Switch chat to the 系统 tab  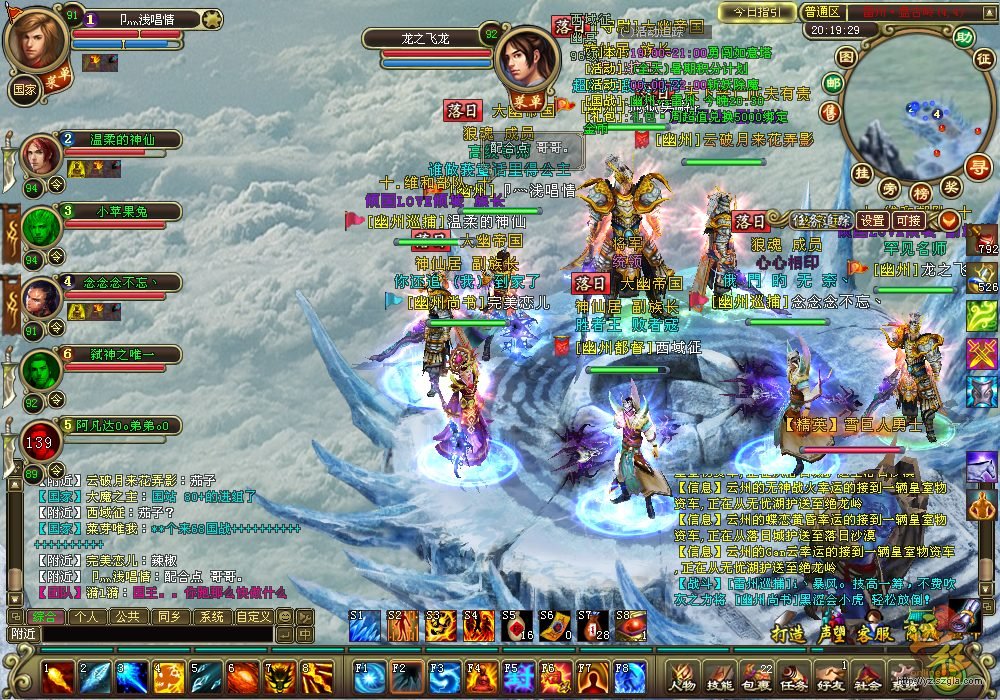(209, 616)
